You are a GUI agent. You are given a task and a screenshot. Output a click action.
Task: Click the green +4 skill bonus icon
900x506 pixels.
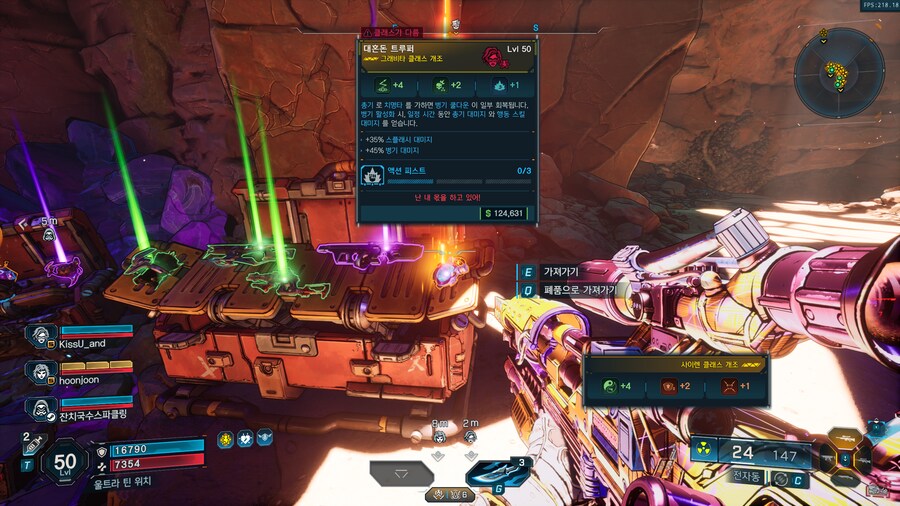pyautogui.click(x=379, y=85)
